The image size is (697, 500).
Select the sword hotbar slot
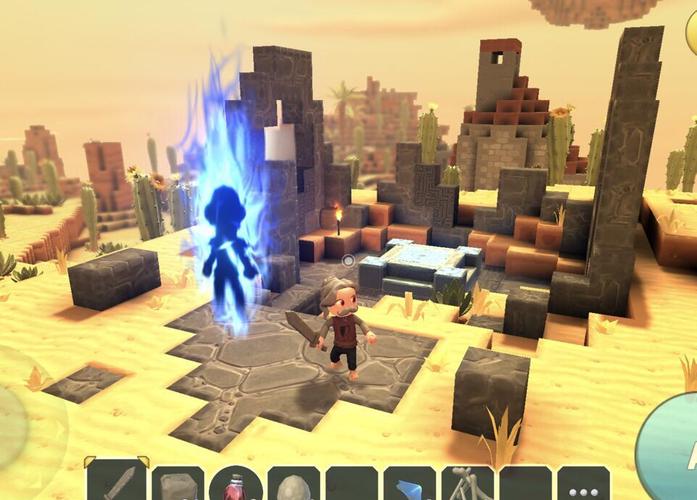point(119,483)
